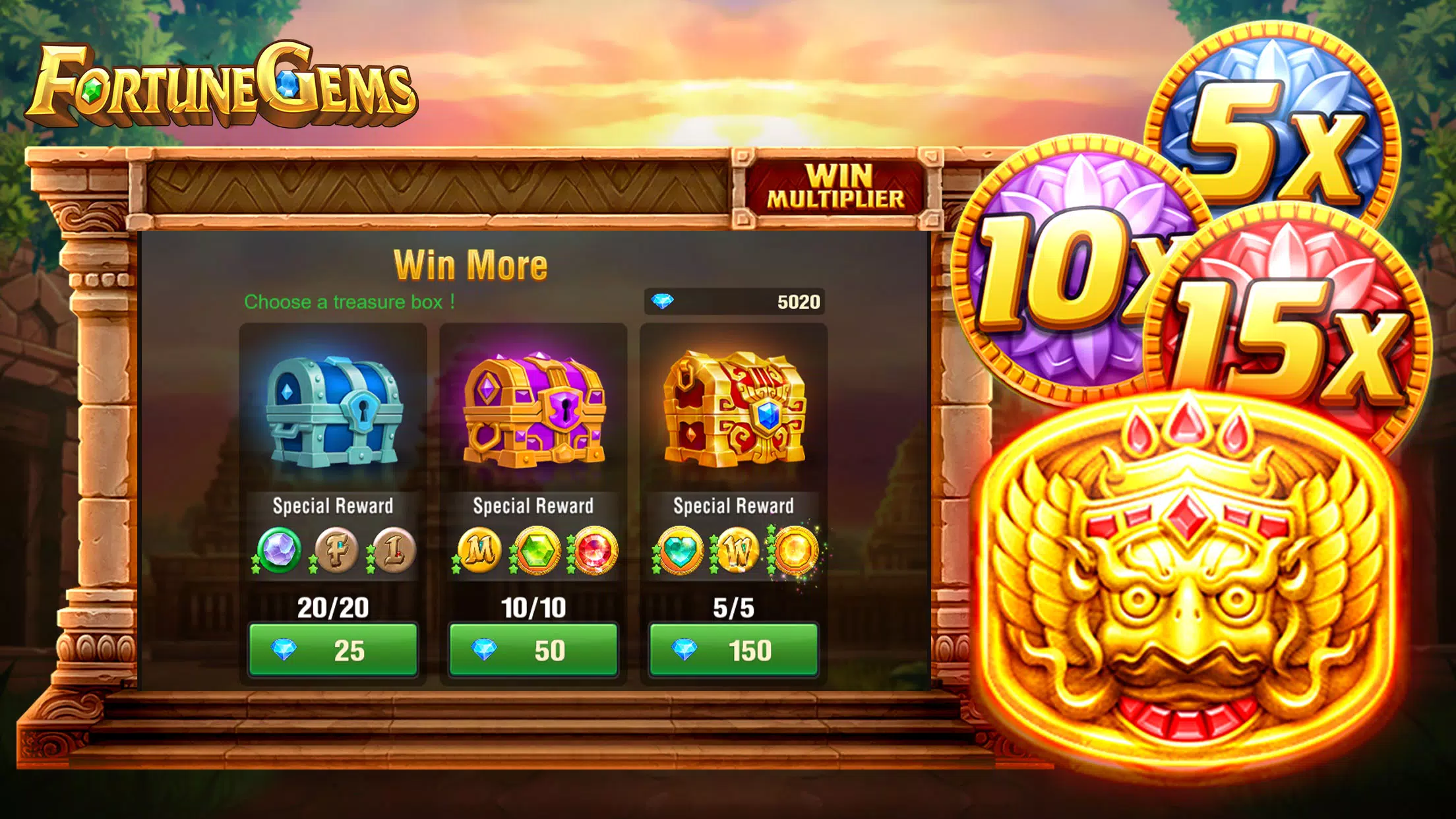
Task: Inspect the teal heart gem reward
Action: tap(680, 550)
